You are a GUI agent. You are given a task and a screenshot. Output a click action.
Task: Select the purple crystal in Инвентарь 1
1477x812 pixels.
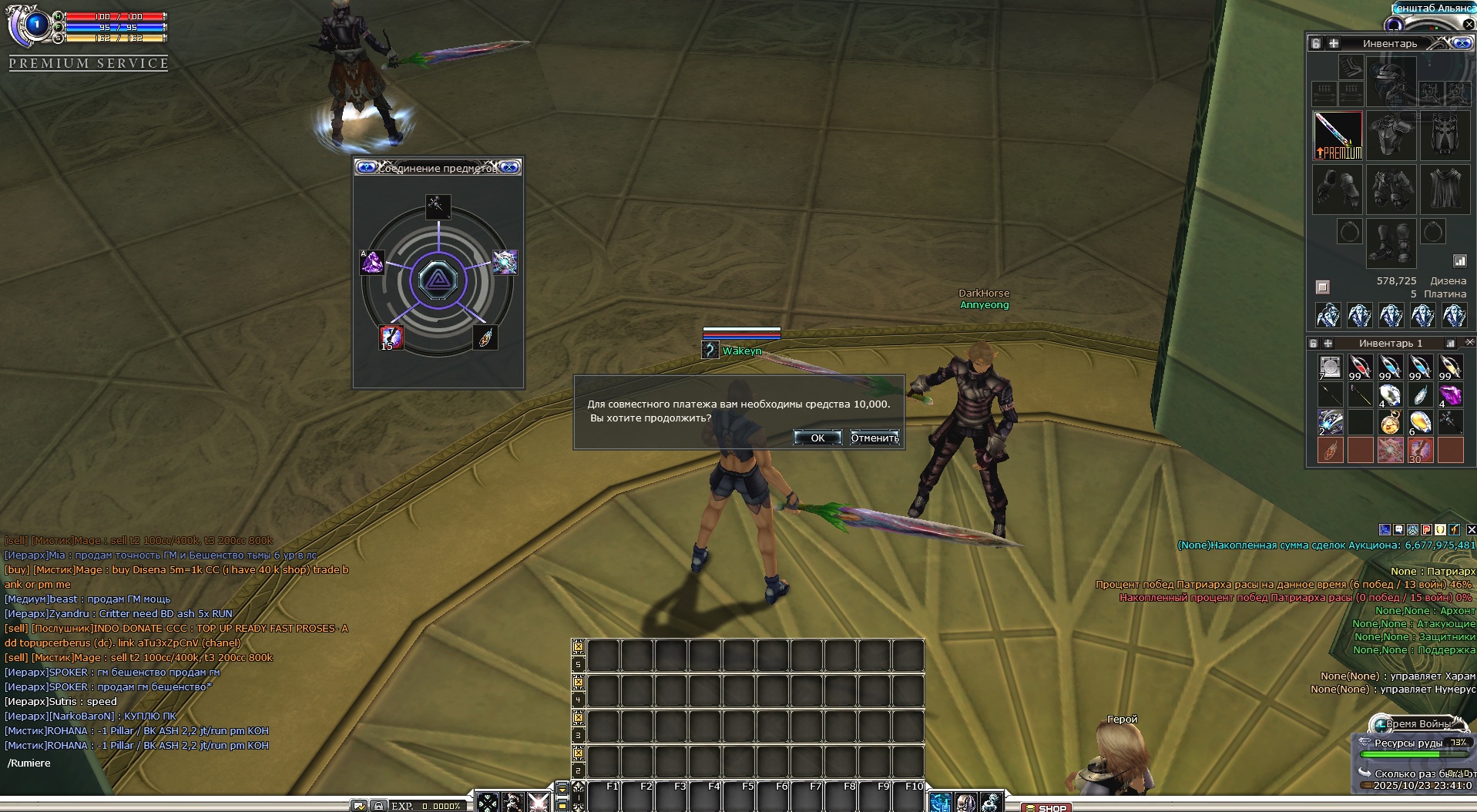click(x=1450, y=394)
